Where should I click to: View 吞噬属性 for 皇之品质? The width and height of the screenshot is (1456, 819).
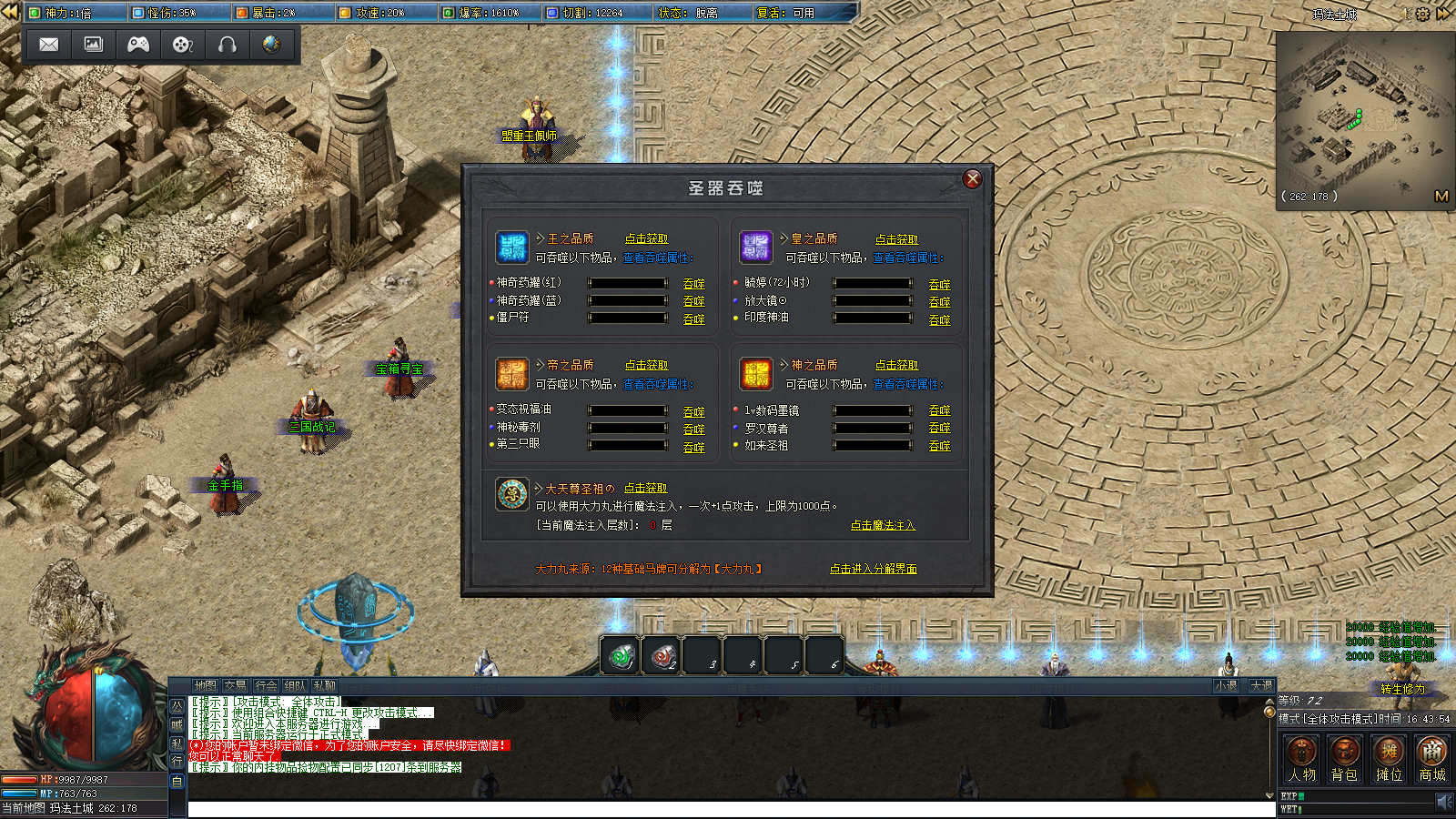[x=907, y=258]
